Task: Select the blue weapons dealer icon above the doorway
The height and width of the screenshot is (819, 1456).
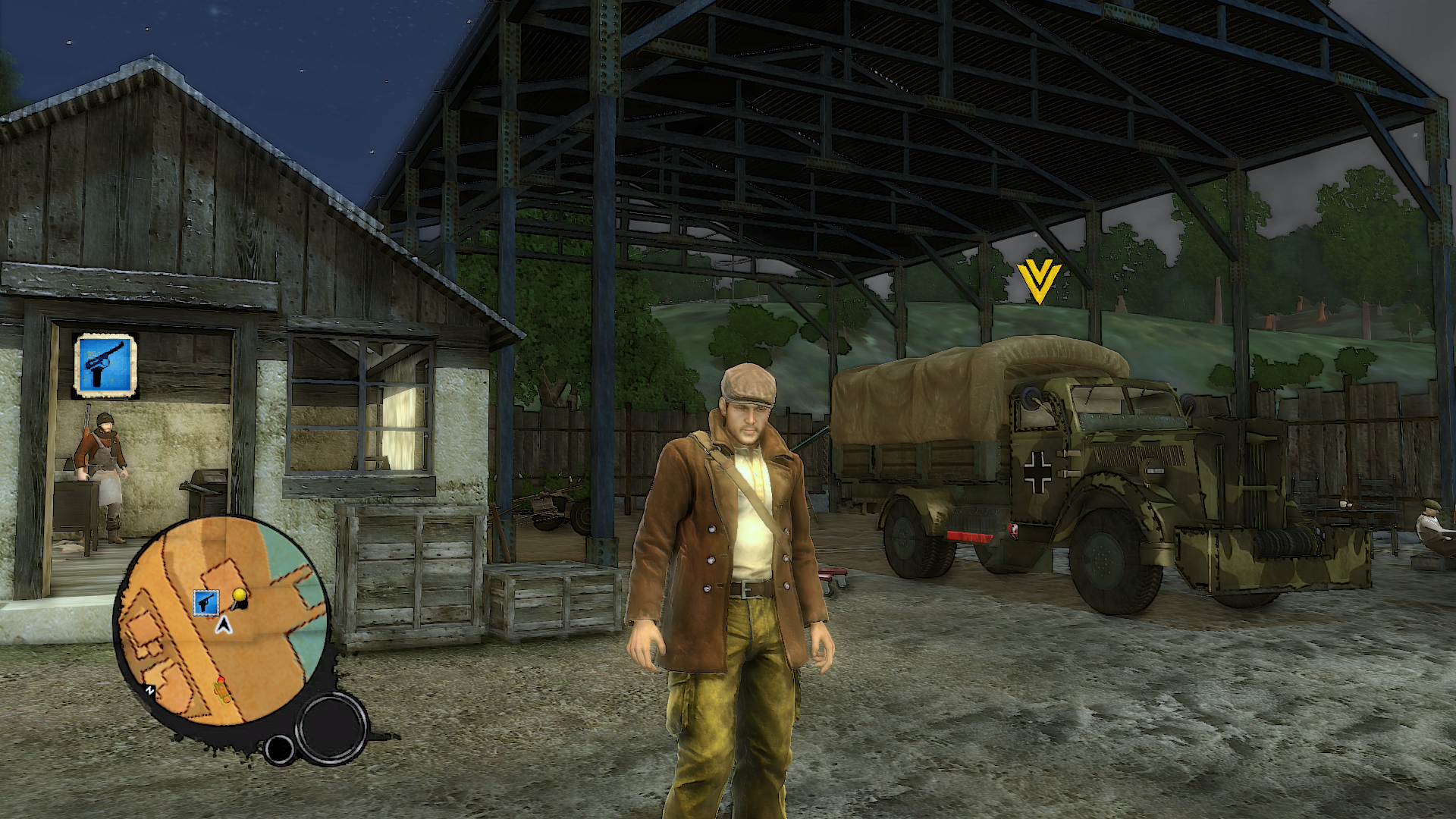Action: click(105, 366)
